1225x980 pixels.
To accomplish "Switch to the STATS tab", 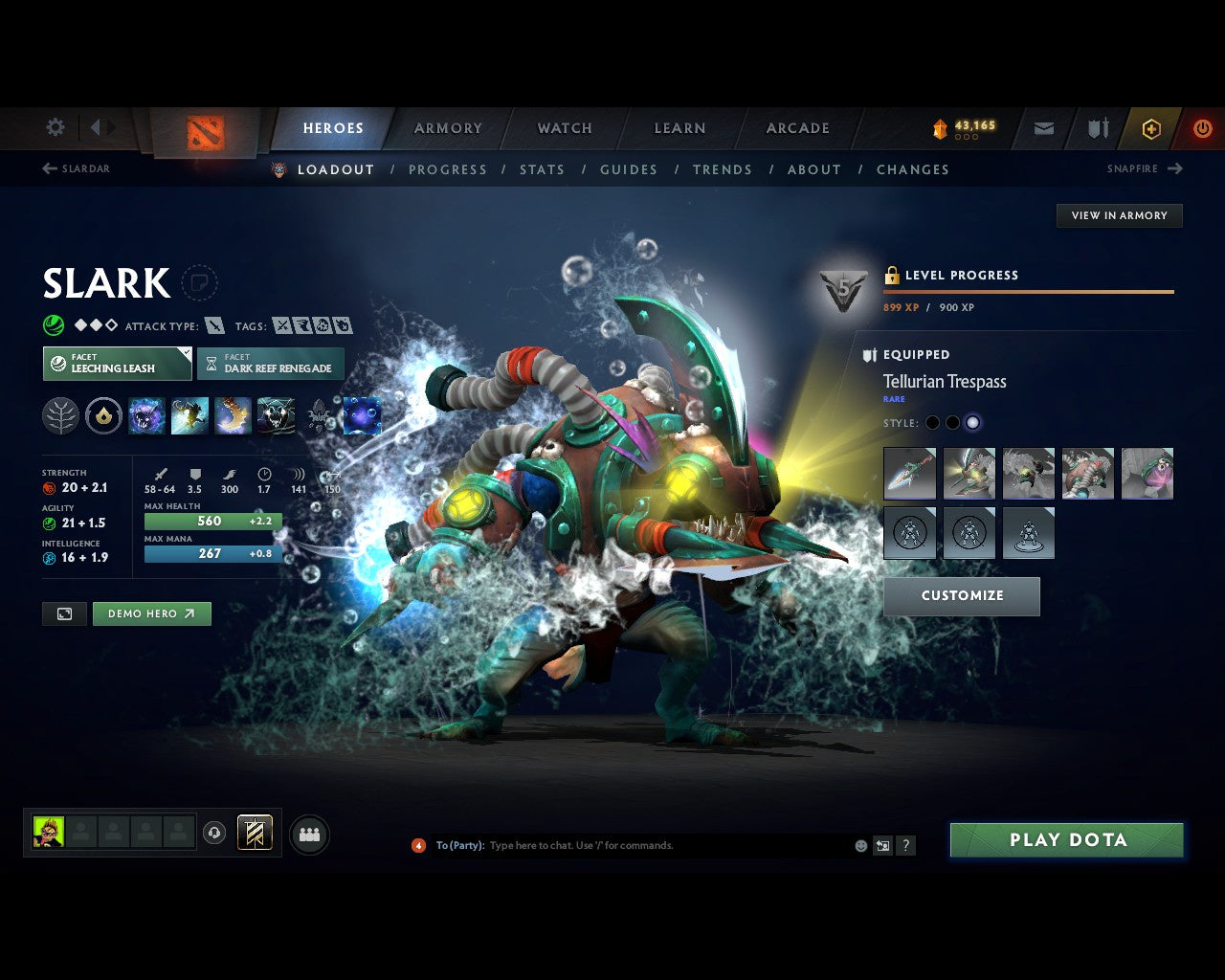I will 543,169.
